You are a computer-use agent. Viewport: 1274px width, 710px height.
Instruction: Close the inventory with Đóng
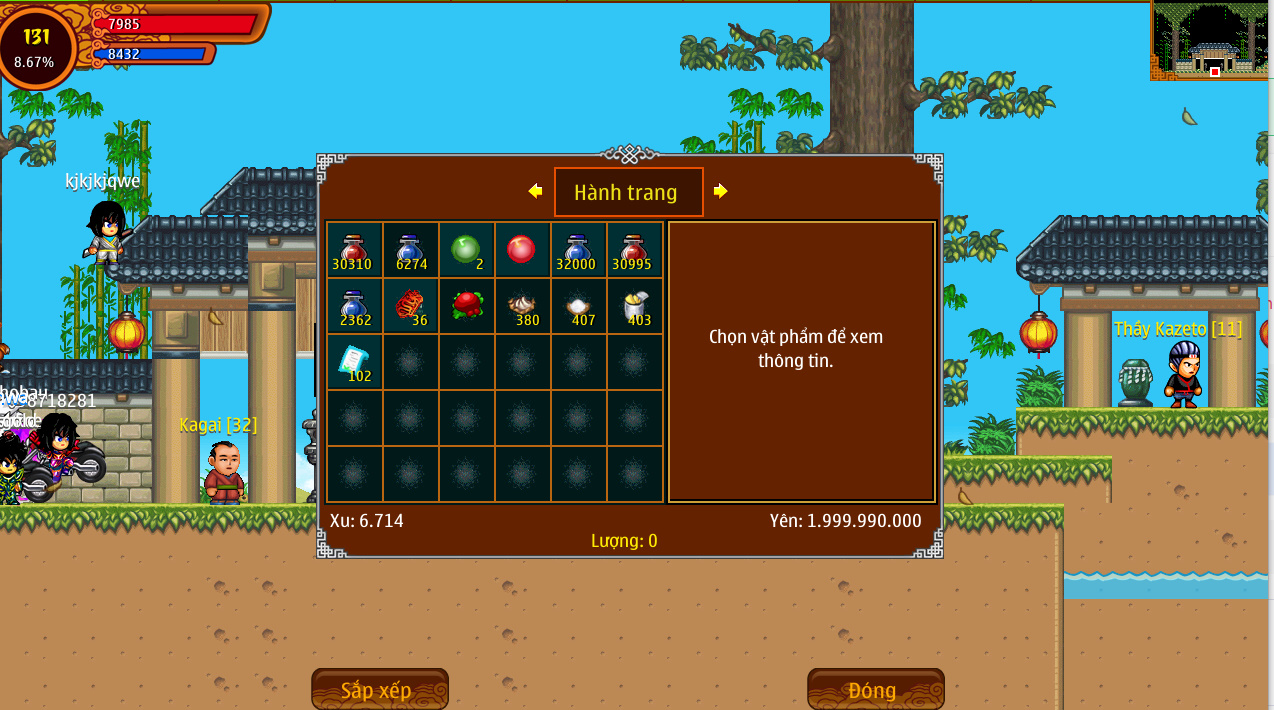click(x=875, y=690)
